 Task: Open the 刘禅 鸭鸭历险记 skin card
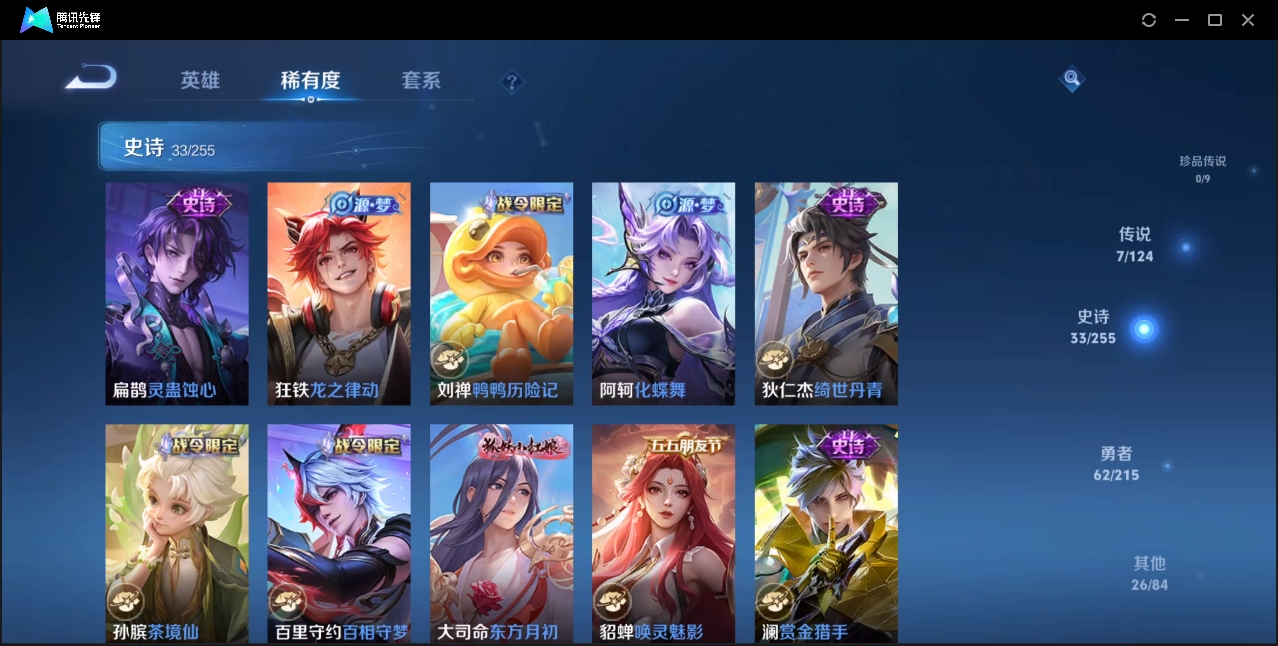[501, 293]
